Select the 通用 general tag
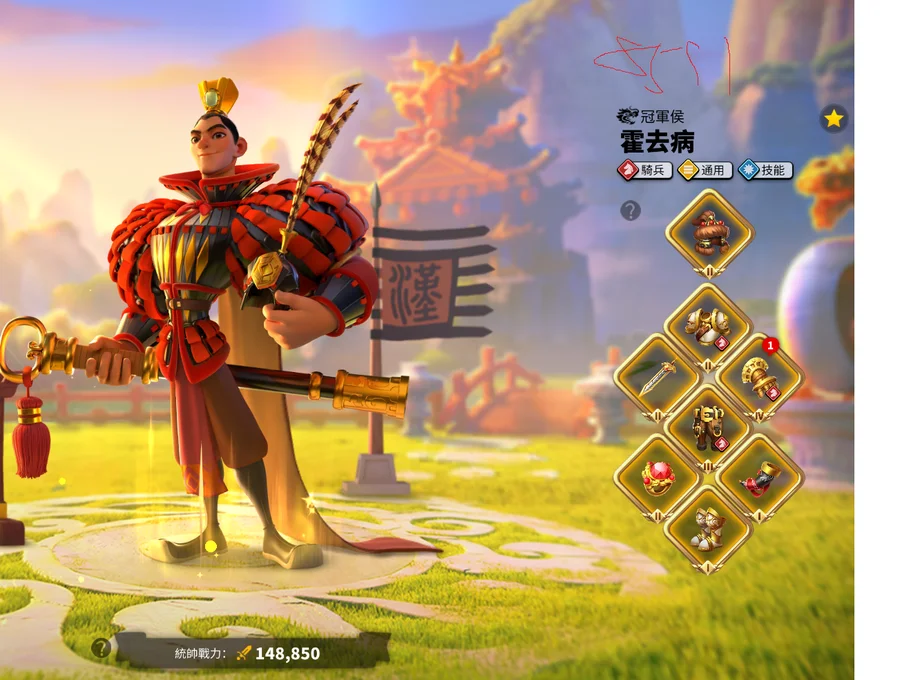The width and height of the screenshot is (900, 680). click(x=705, y=170)
